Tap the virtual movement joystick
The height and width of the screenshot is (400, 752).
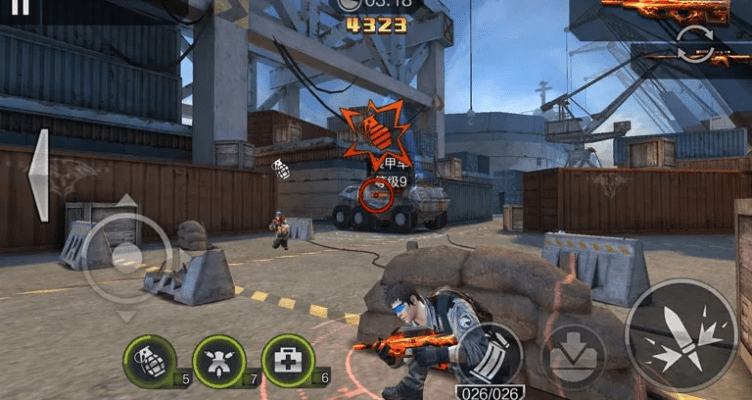[126, 257]
